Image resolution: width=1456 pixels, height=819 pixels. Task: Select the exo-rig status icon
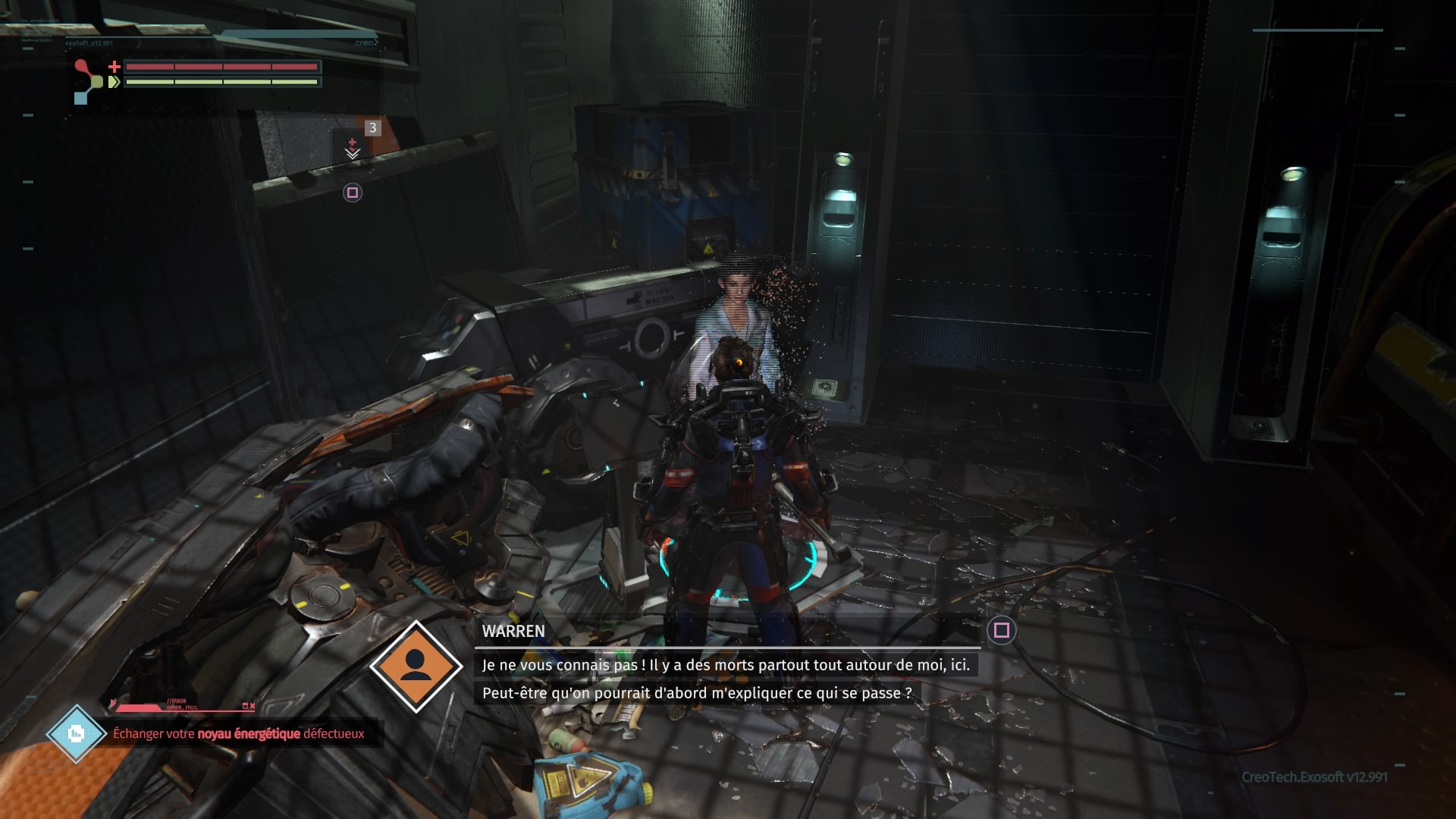pyautogui.click(x=87, y=81)
